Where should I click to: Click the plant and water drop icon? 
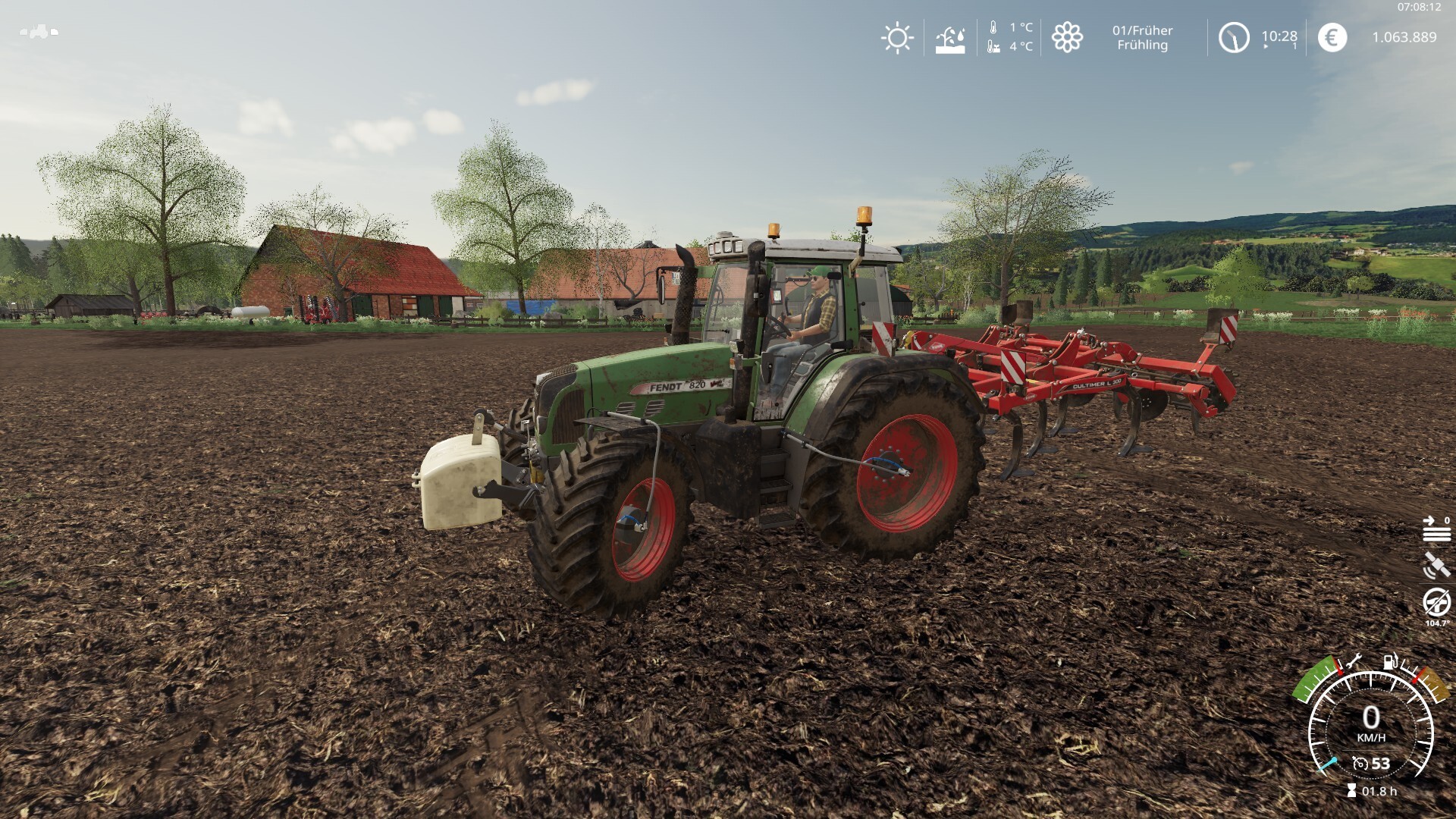[x=949, y=38]
